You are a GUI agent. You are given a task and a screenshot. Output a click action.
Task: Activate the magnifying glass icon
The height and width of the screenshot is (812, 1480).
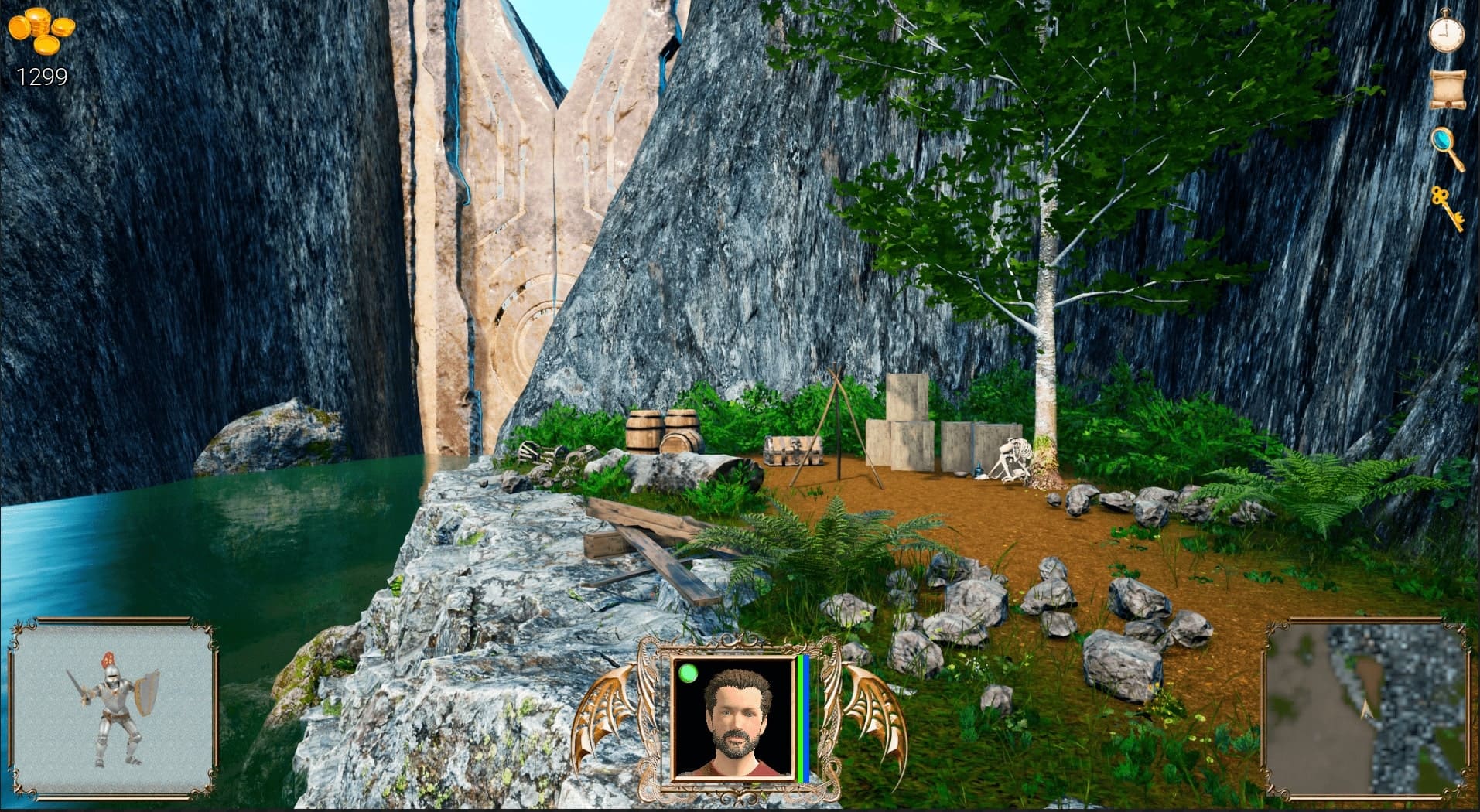coord(1447,148)
